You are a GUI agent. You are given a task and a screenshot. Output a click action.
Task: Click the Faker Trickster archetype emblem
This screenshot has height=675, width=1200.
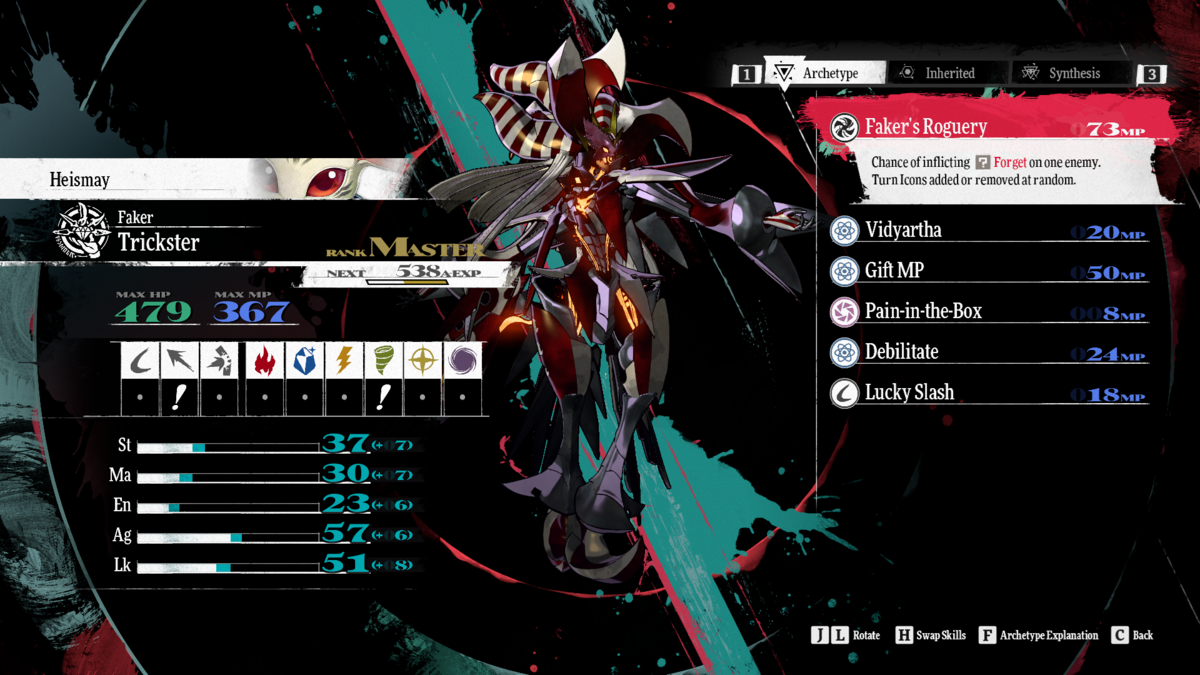tap(82, 231)
